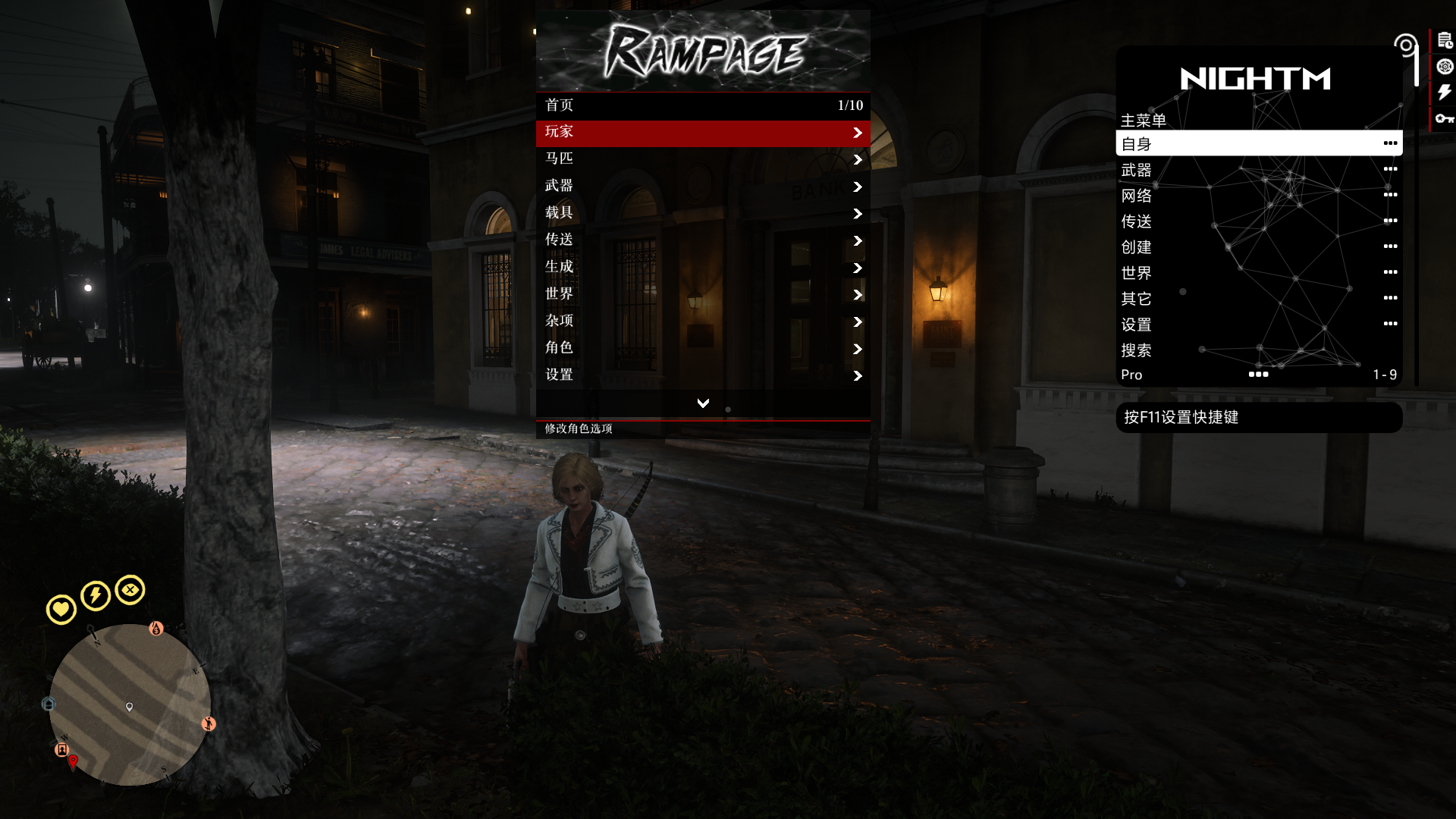Click the key icon in the right sidebar
The width and height of the screenshot is (1456, 819).
(x=1444, y=118)
